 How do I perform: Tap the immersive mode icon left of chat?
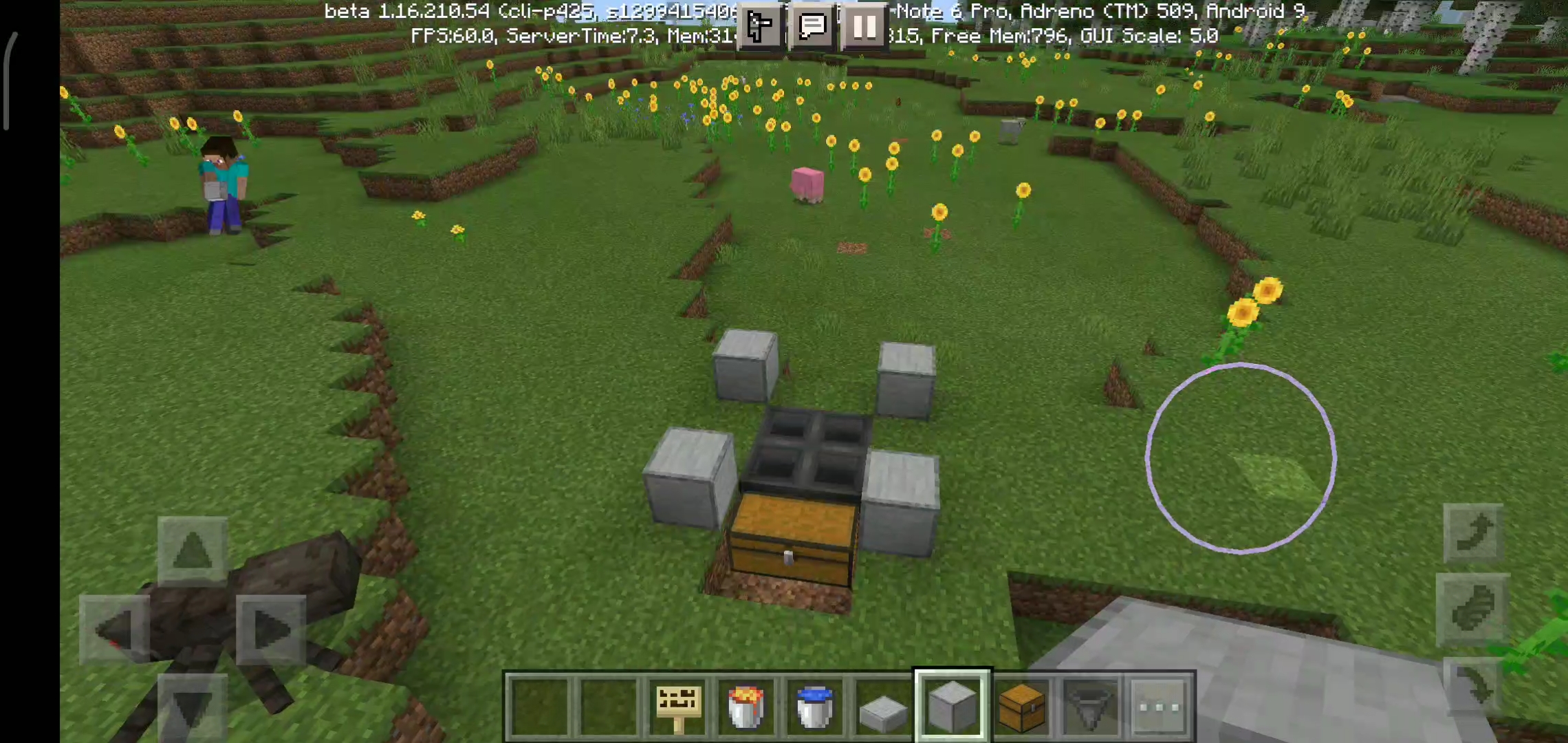click(759, 26)
